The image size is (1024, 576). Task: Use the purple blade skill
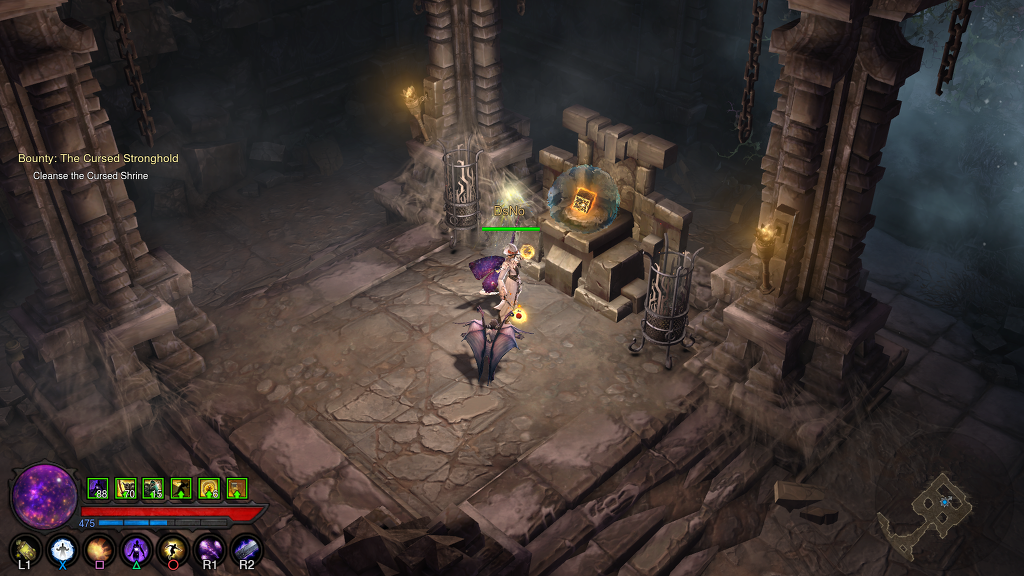click(x=246, y=549)
